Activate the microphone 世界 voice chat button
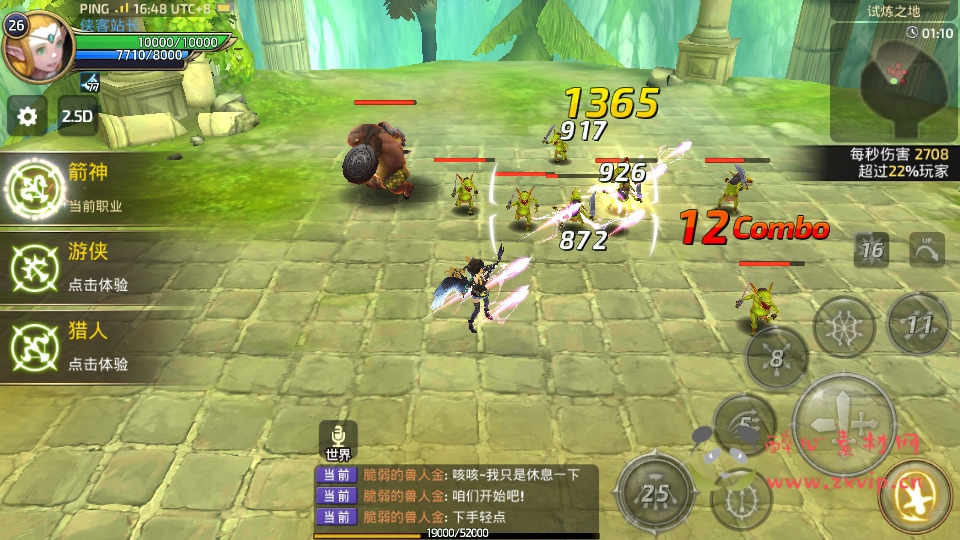Screen dimensions: 960x540 [338, 441]
